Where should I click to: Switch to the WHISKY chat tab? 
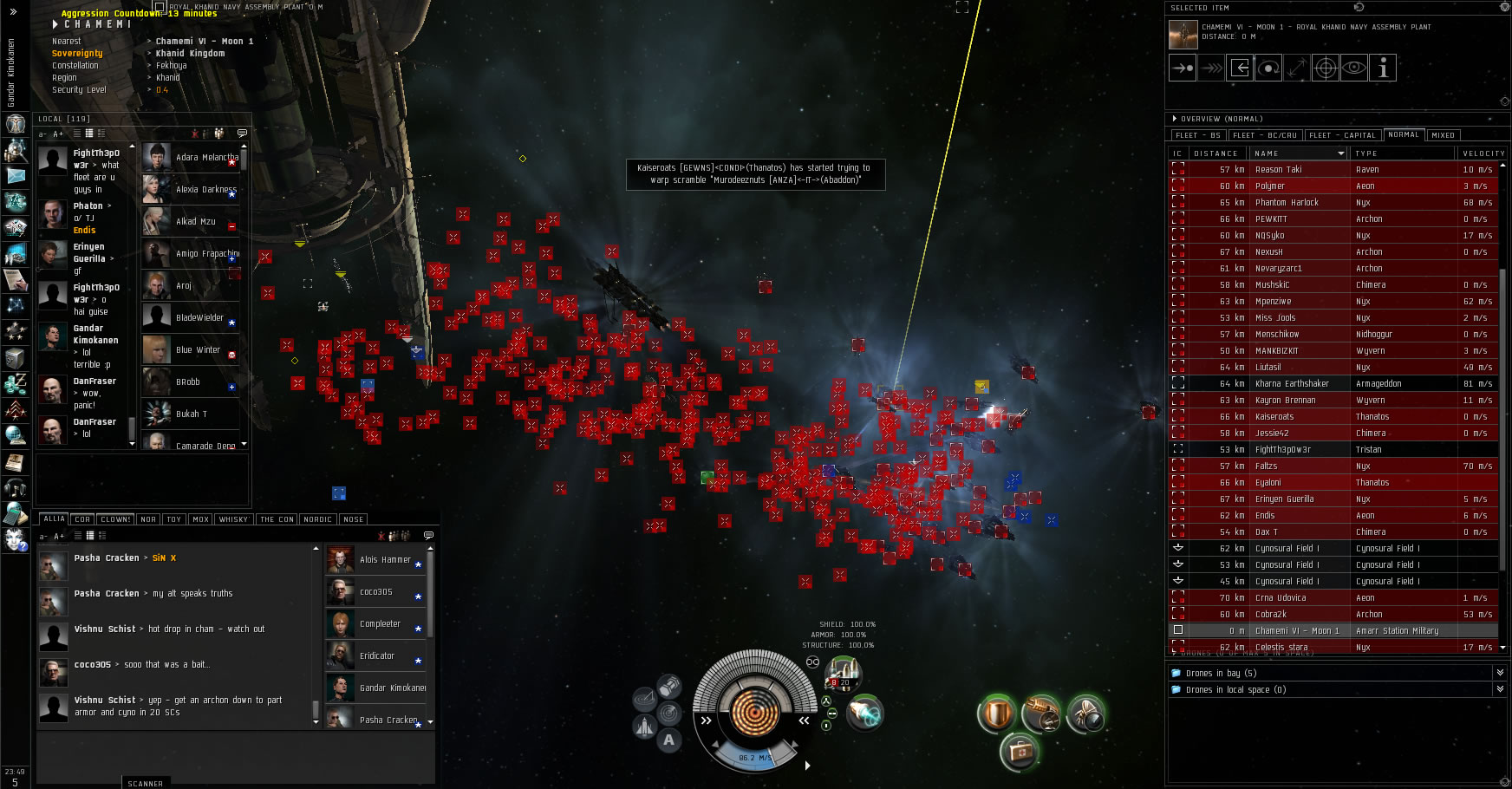[233, 519]
